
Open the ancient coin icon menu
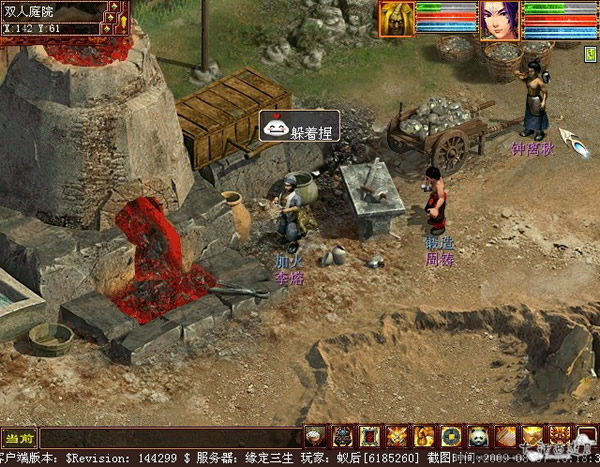451,437
